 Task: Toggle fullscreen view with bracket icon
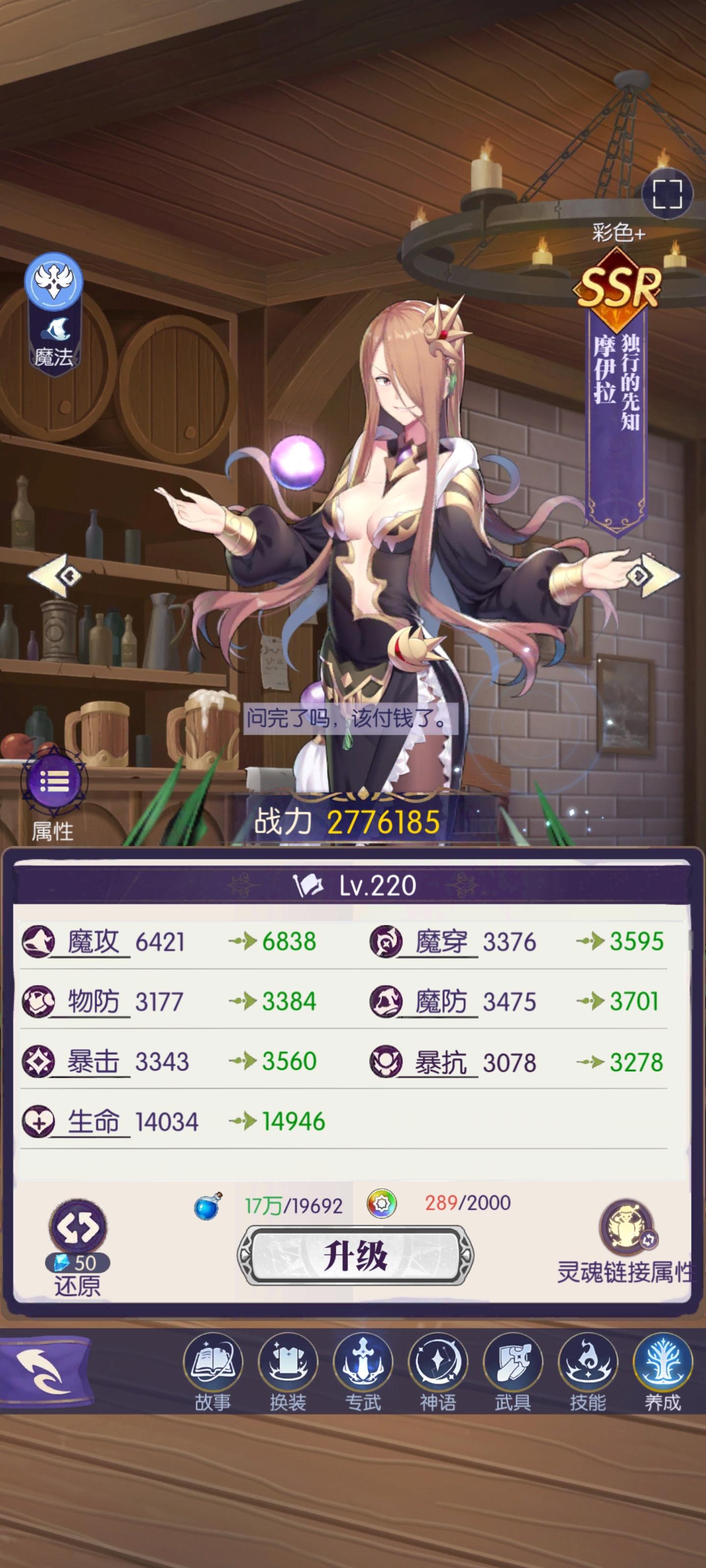(x=667, y=193)
